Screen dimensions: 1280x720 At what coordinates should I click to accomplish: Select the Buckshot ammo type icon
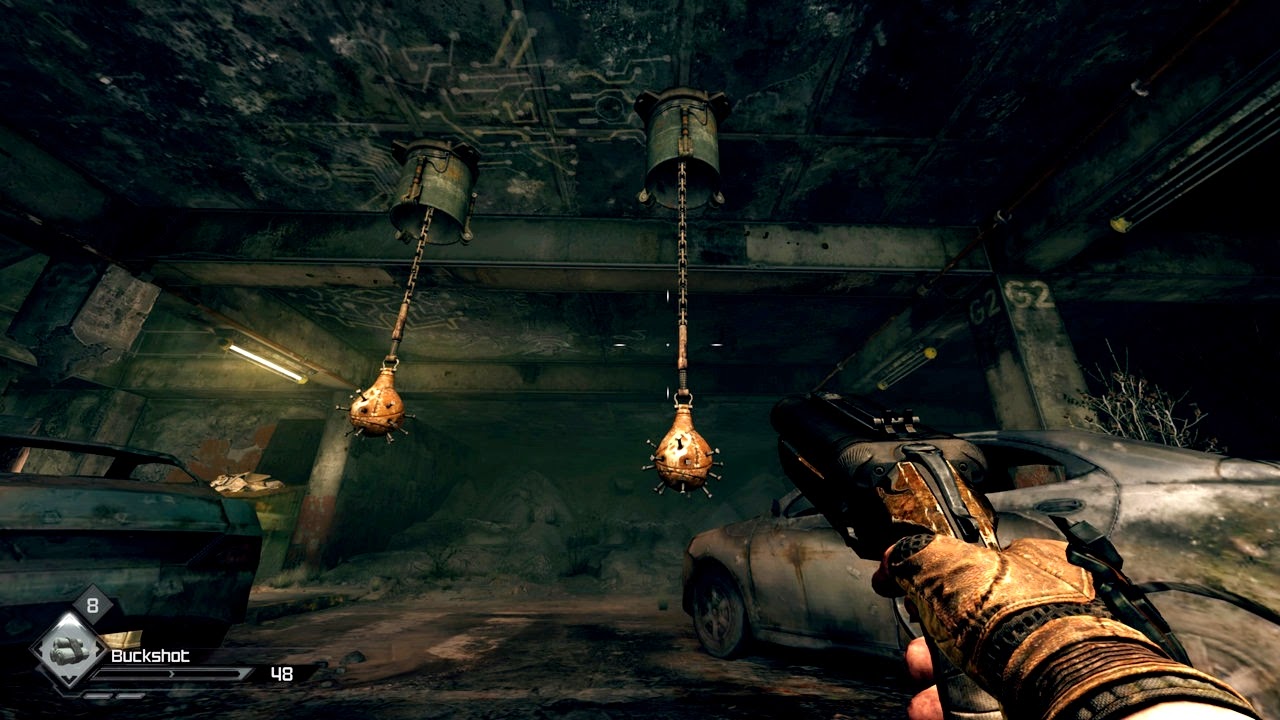[68, 650]
